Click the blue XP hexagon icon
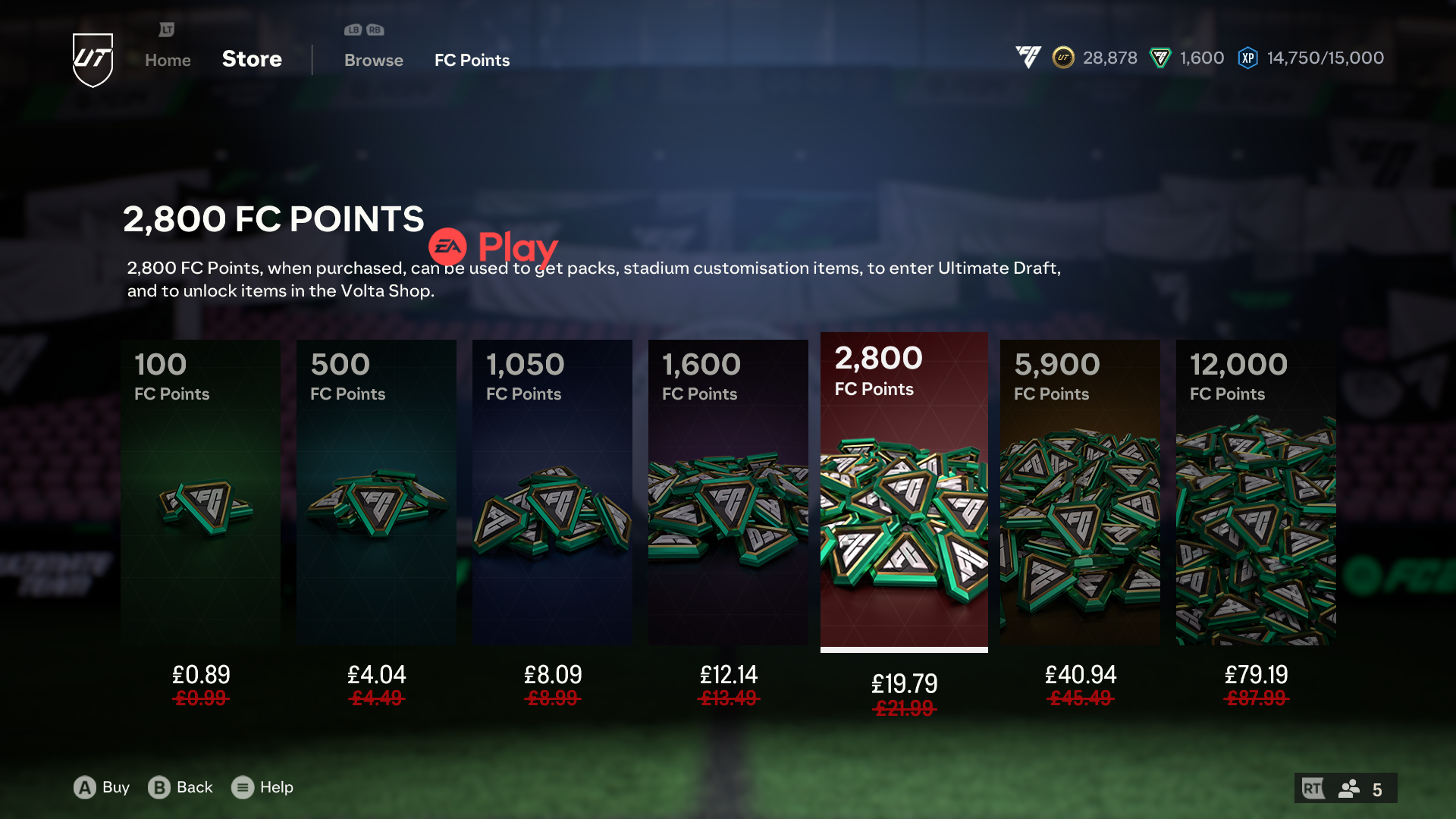This screenshot has width=1456, height=819. coord(1246,58)
